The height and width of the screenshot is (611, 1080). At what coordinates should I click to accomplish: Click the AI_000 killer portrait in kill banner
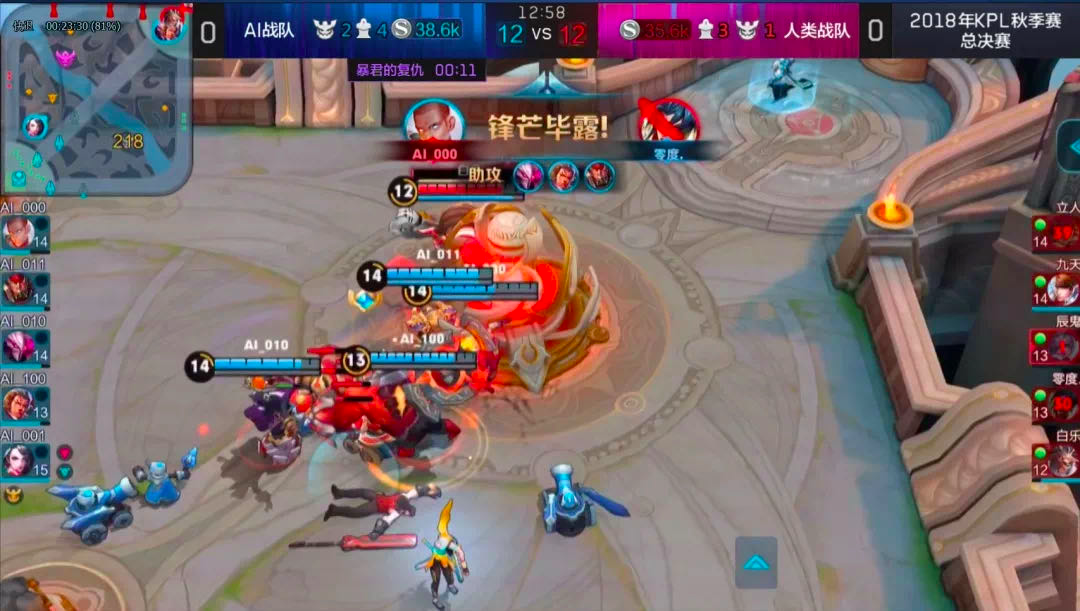(x=433, y=123)
